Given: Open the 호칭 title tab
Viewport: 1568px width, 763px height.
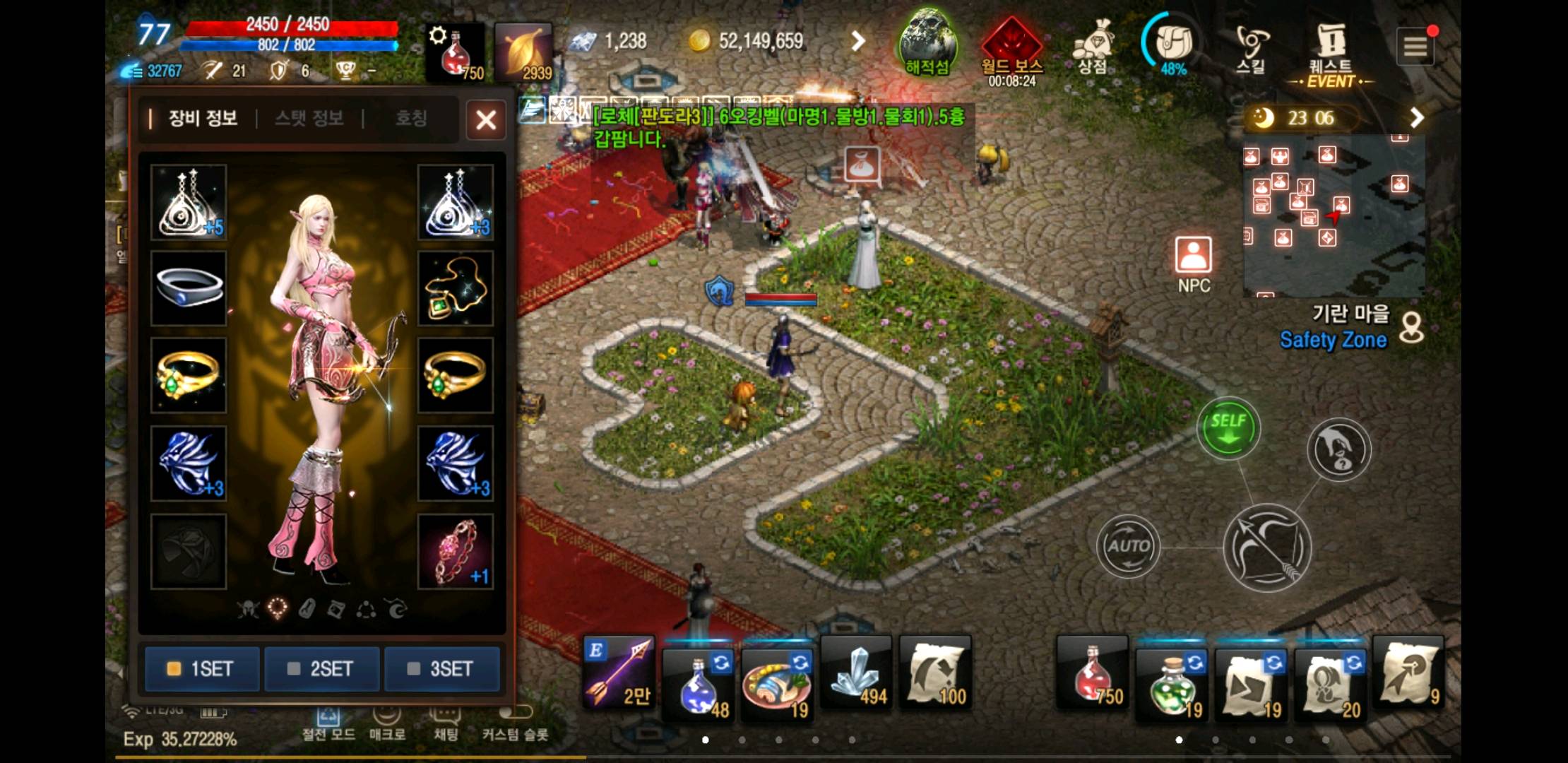Looking at the screenshot, I should click(x=410, y=118).
